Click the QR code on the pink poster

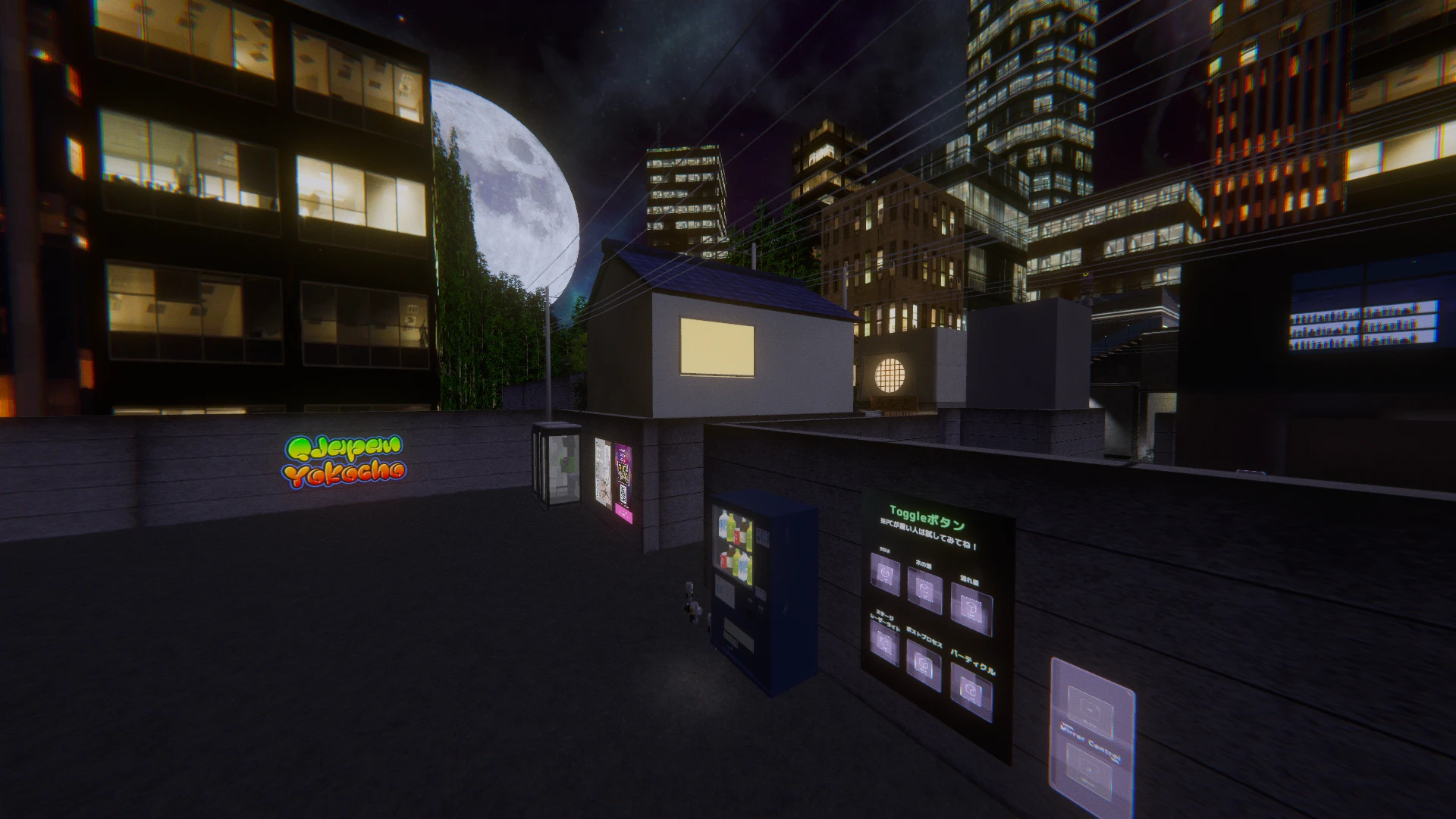click(x=623, y=492)
